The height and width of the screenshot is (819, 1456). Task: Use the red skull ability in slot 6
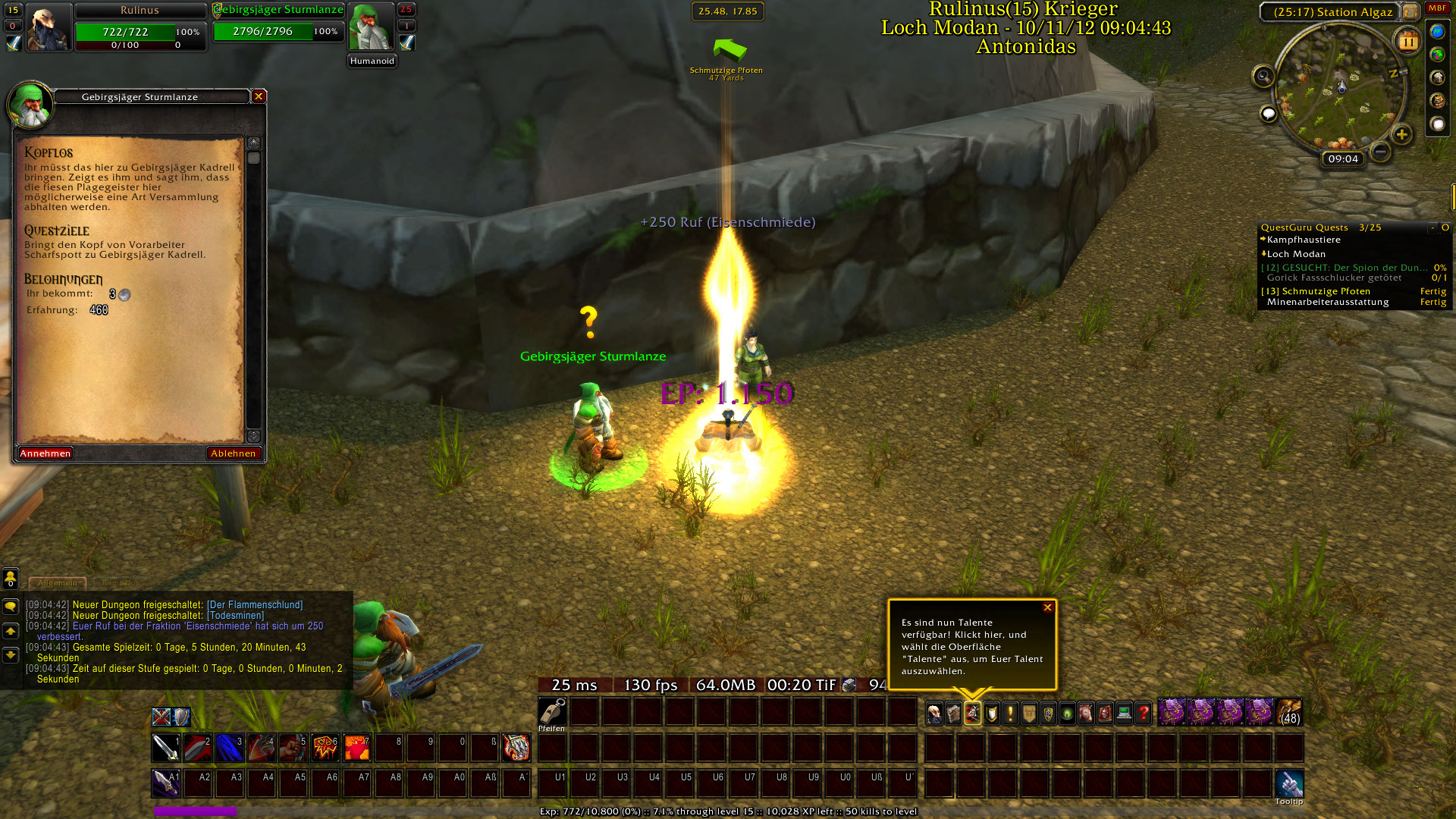[x=325, y=748]
